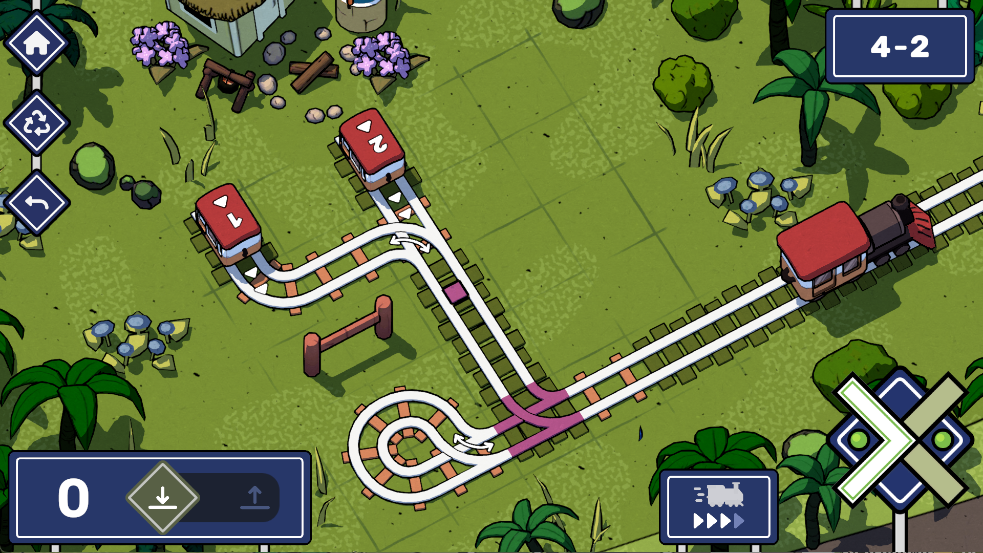Open the home menu
The image size is (983, 553).
(x=37, y=44)
